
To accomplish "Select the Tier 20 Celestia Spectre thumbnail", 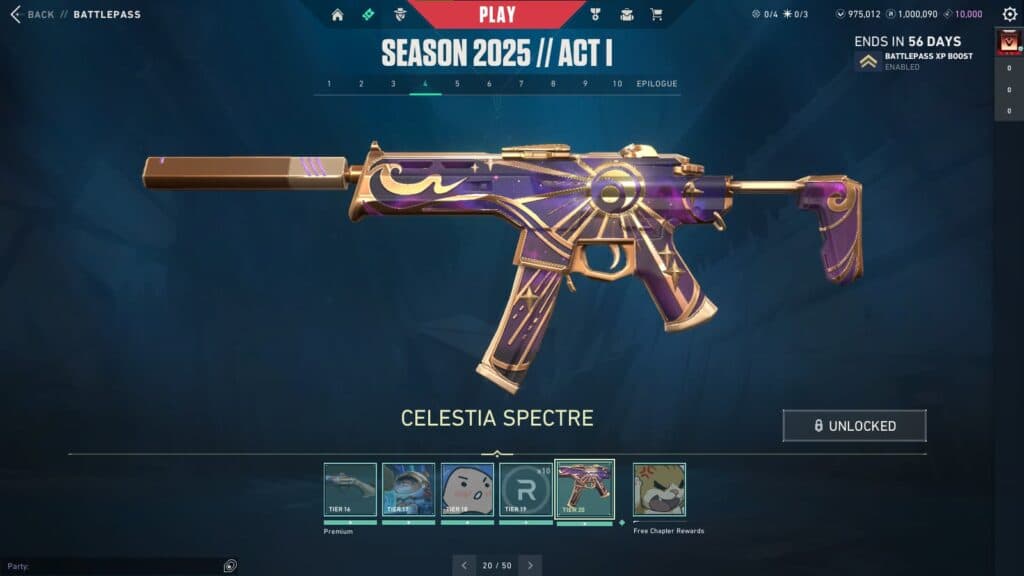I will (x=584, y=489).
